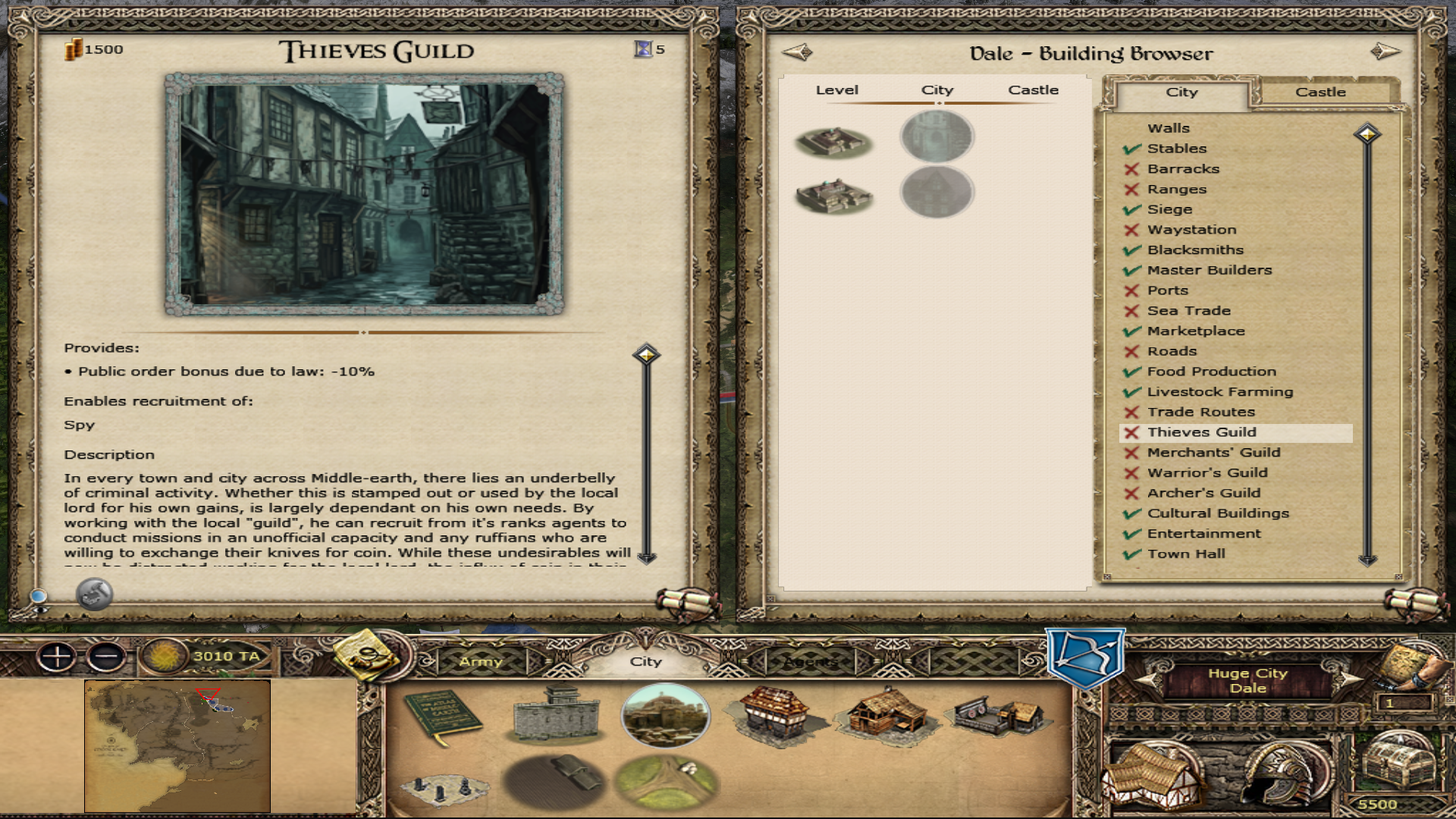Zoom in the campaign minimap
1456x819 pixels.
pyautogui.click(x=58, y=657)
